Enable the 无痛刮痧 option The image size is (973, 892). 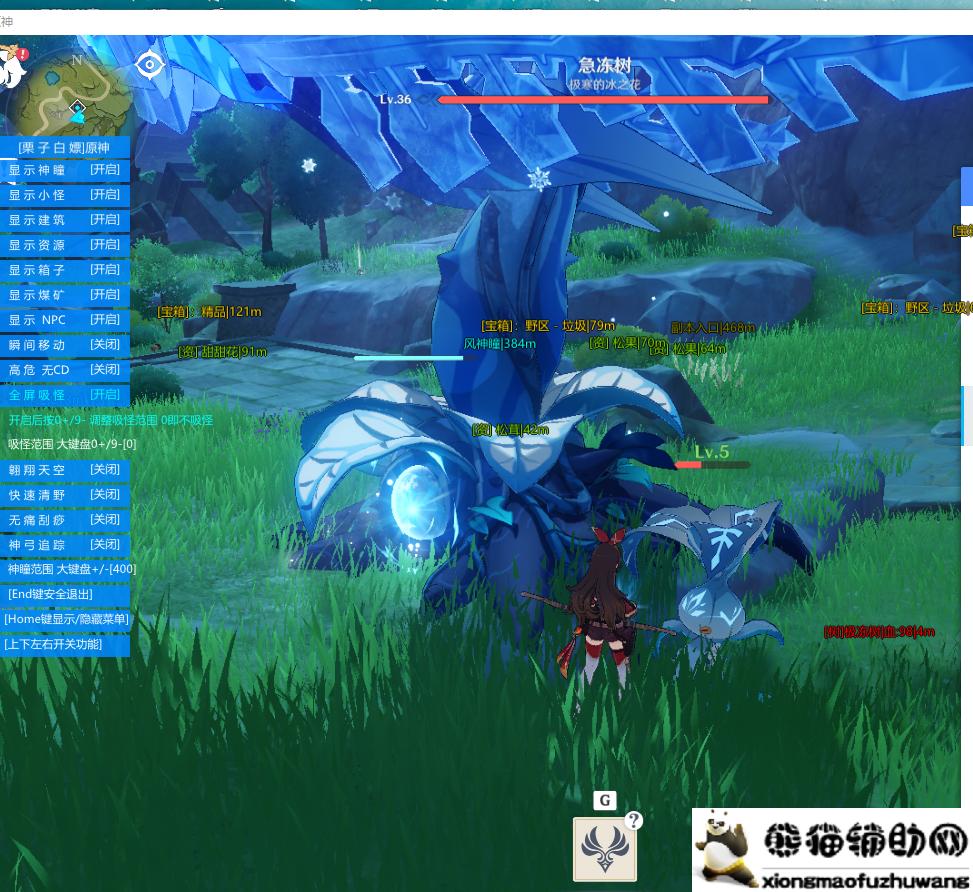coord(65,520)
